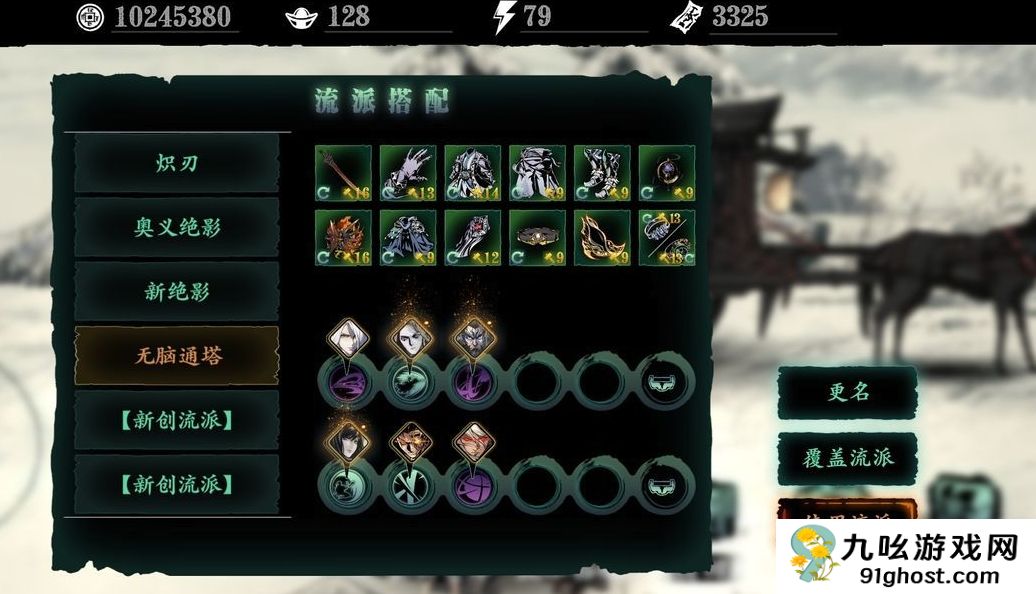The height and width of the screenshot is (594, 1036).
Task: Click the 更名 rename button
Action: 847,392
